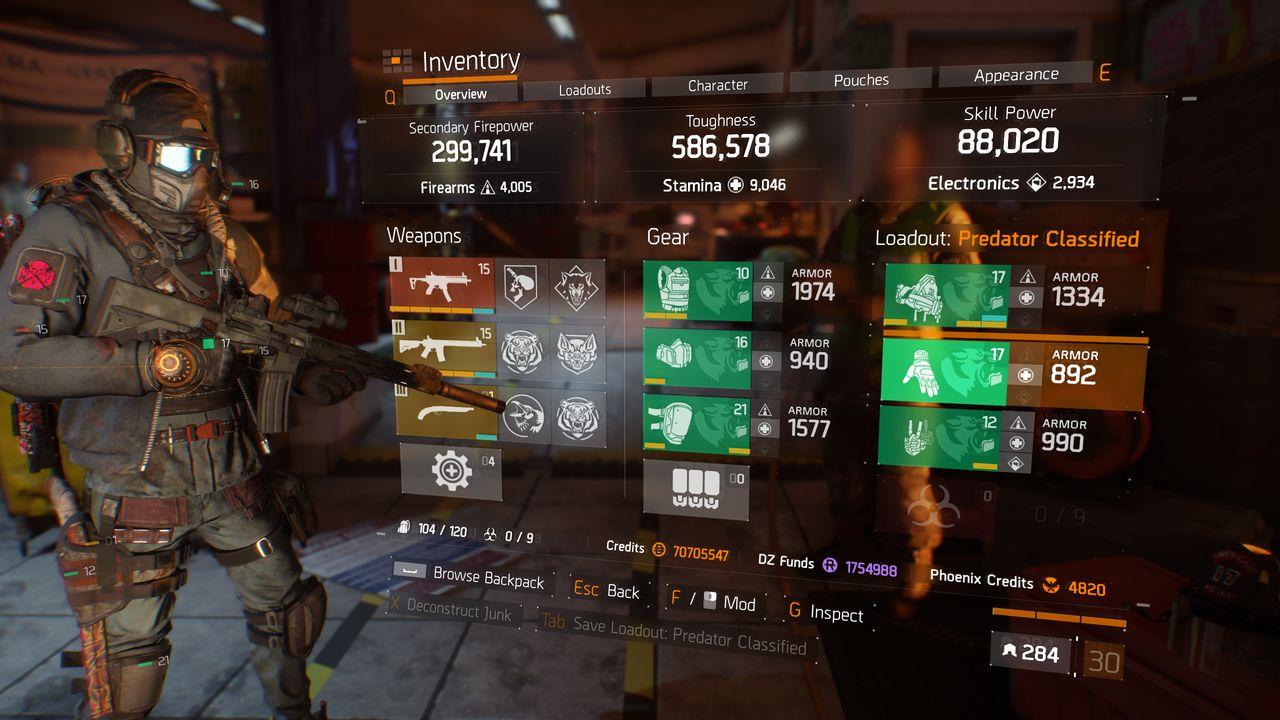Screen dimensions: 1280x720
Task: Select the body armor vest slot
Action: [x=696, y=291]
